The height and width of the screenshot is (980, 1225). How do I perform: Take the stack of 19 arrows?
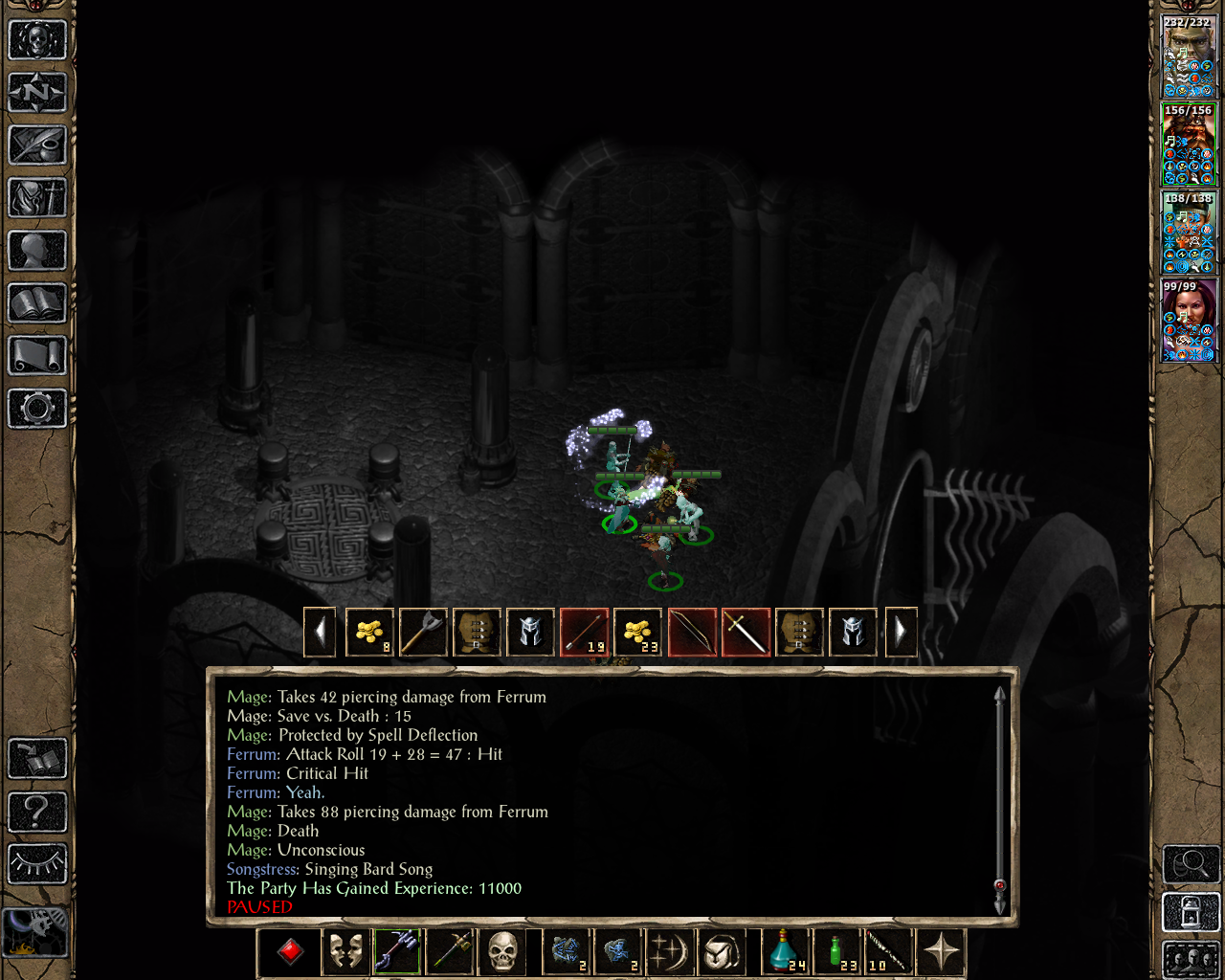click(x=584, y=632)
